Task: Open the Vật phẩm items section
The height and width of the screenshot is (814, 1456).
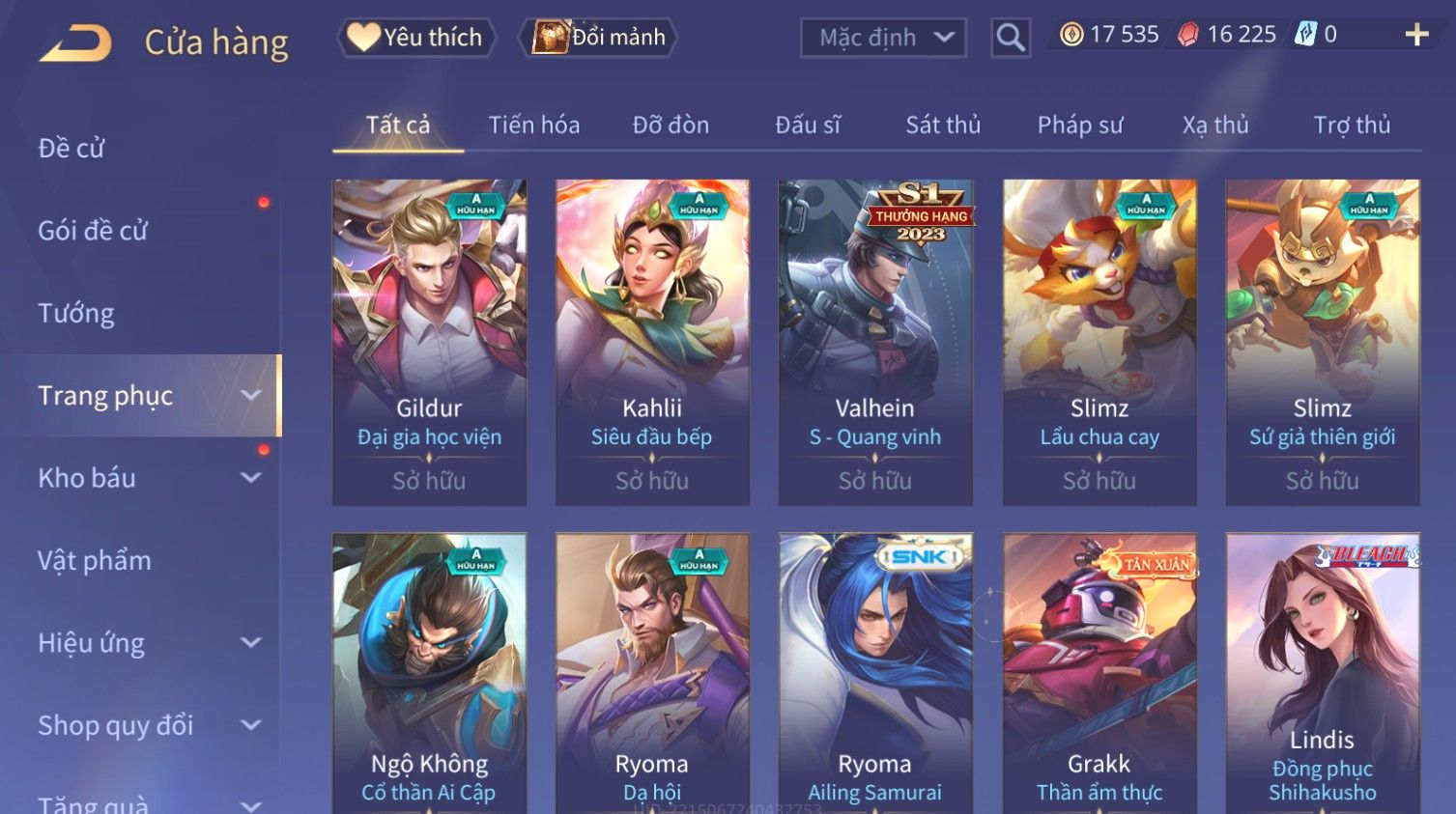Action: coord(95,560)
